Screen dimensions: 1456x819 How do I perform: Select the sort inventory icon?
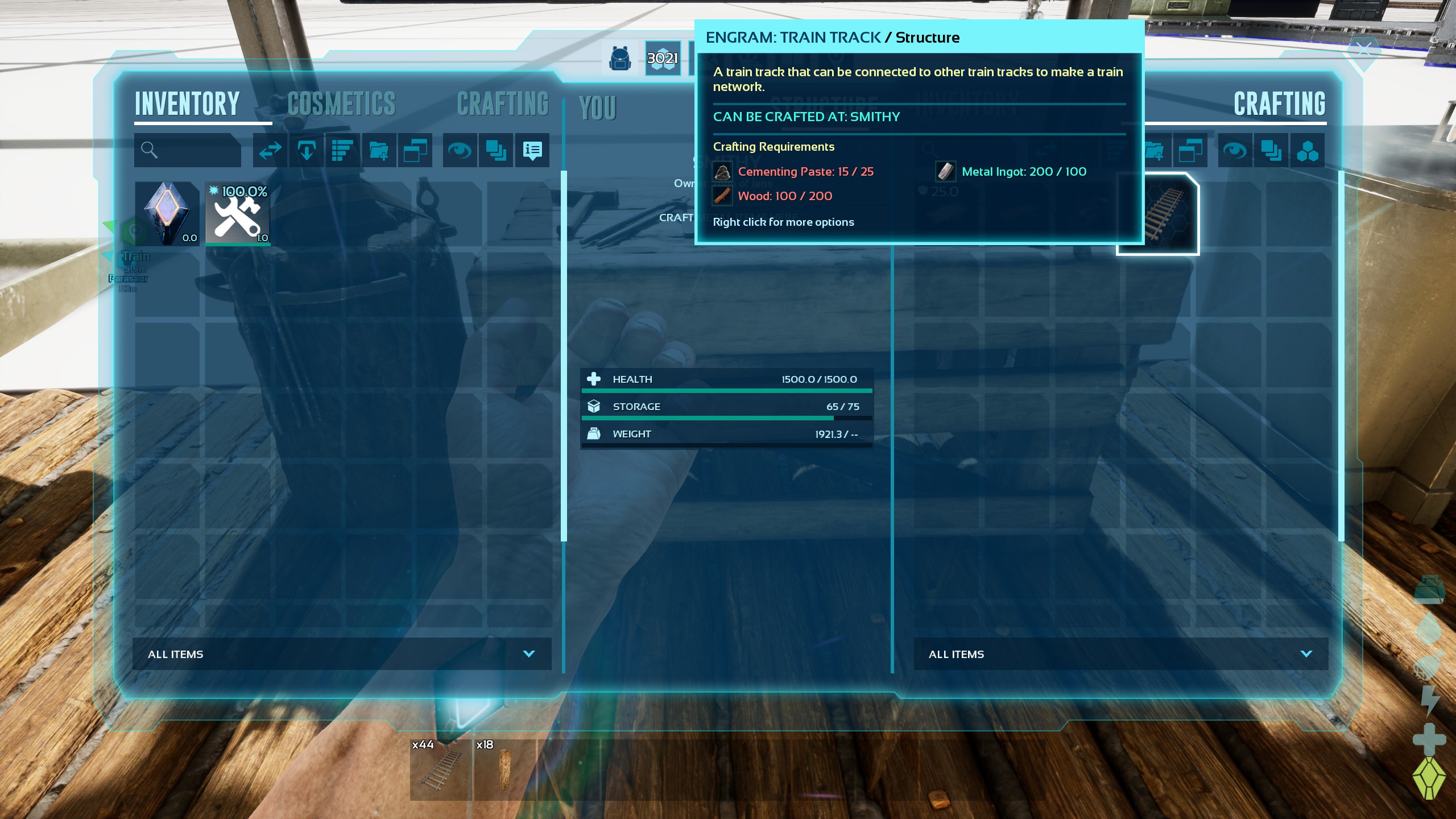pyautogui.click(x=342, y=150)
